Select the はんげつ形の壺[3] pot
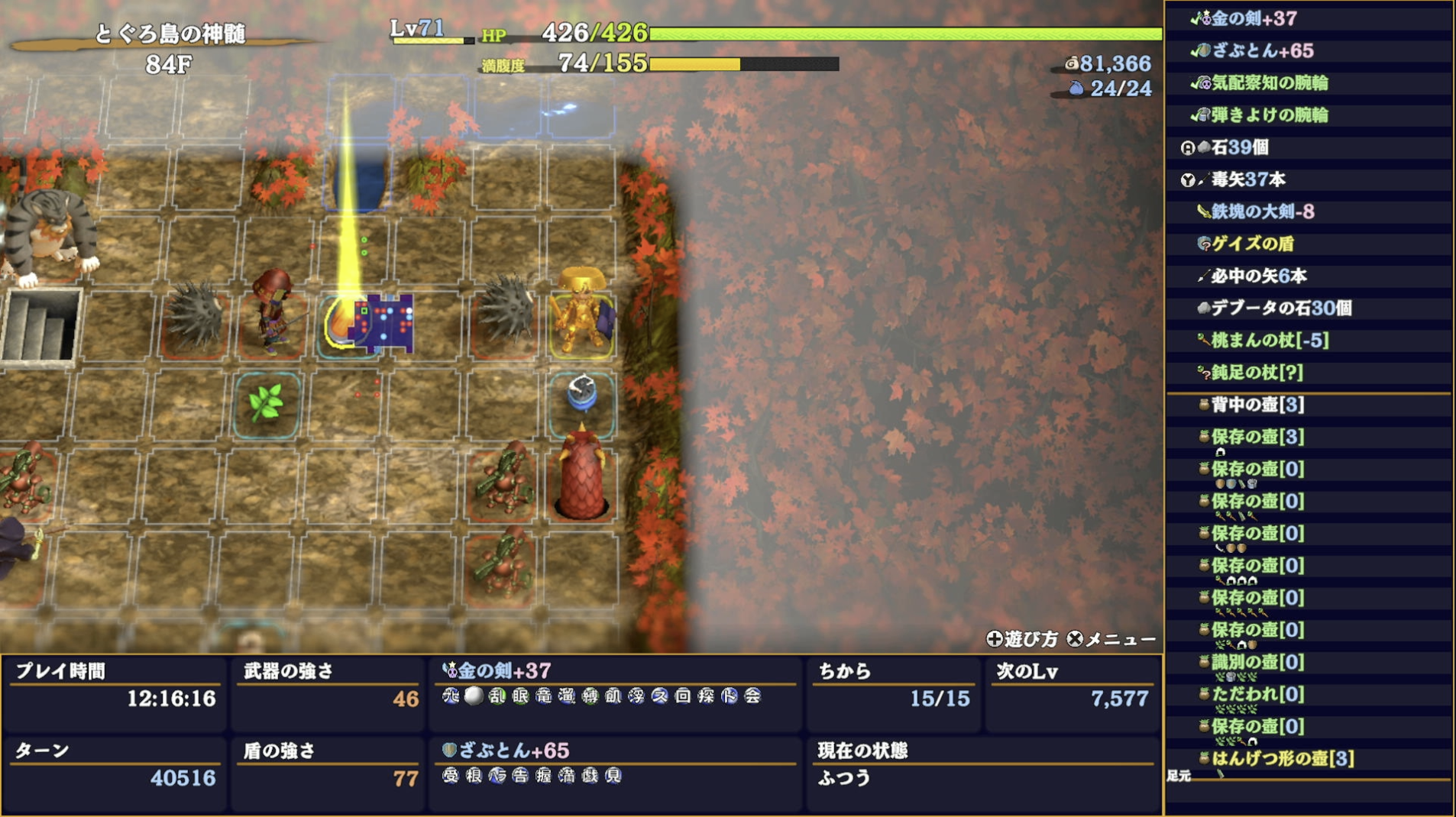Screen dimensions: 1456x817 [x=1282, y=758]
